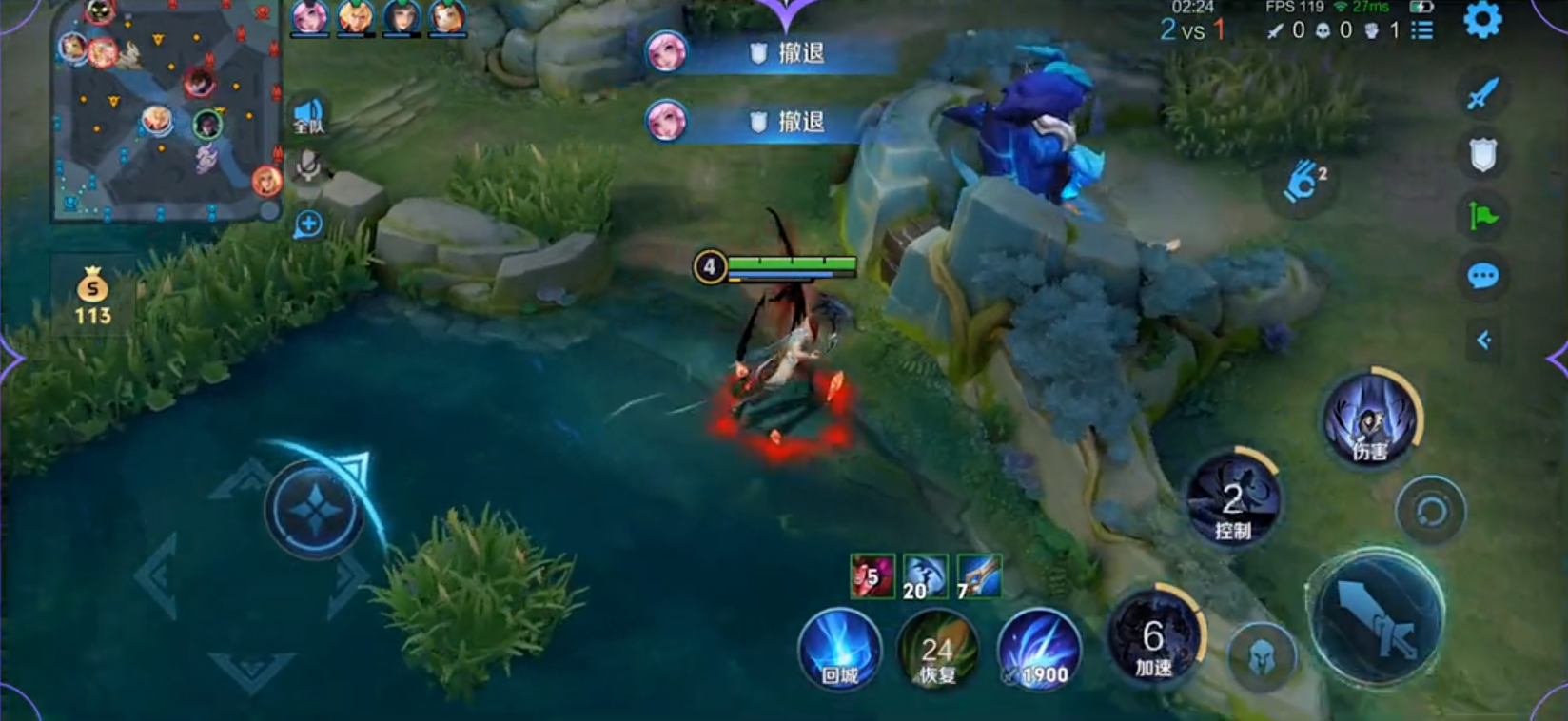This screenshot has height=721, width=1568.
Task: Open the settings gear menu
Action: [1481, 20]
